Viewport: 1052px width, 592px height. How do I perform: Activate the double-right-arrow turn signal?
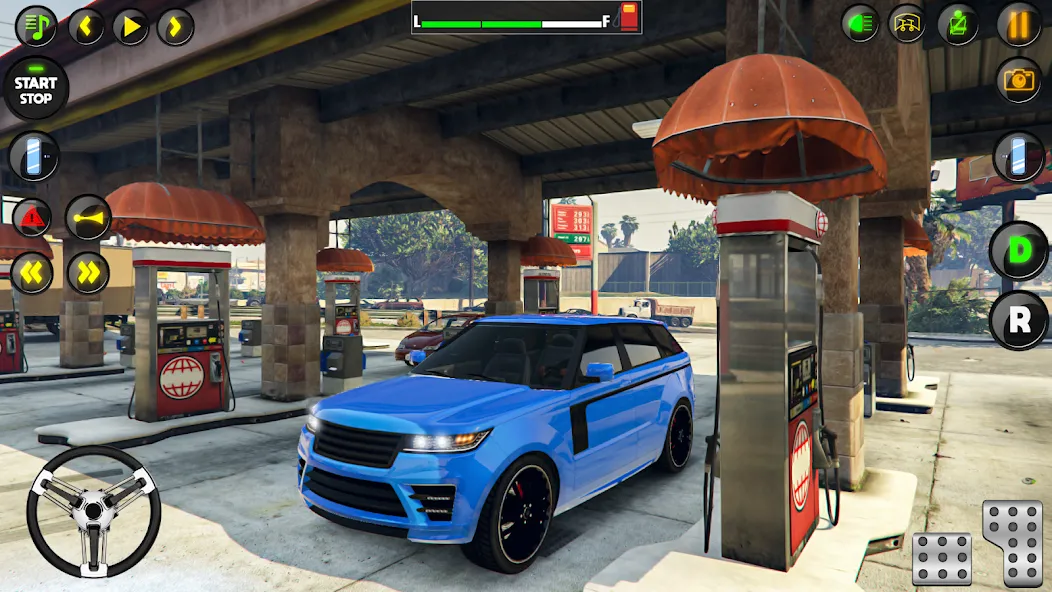(x=88, y=272)
